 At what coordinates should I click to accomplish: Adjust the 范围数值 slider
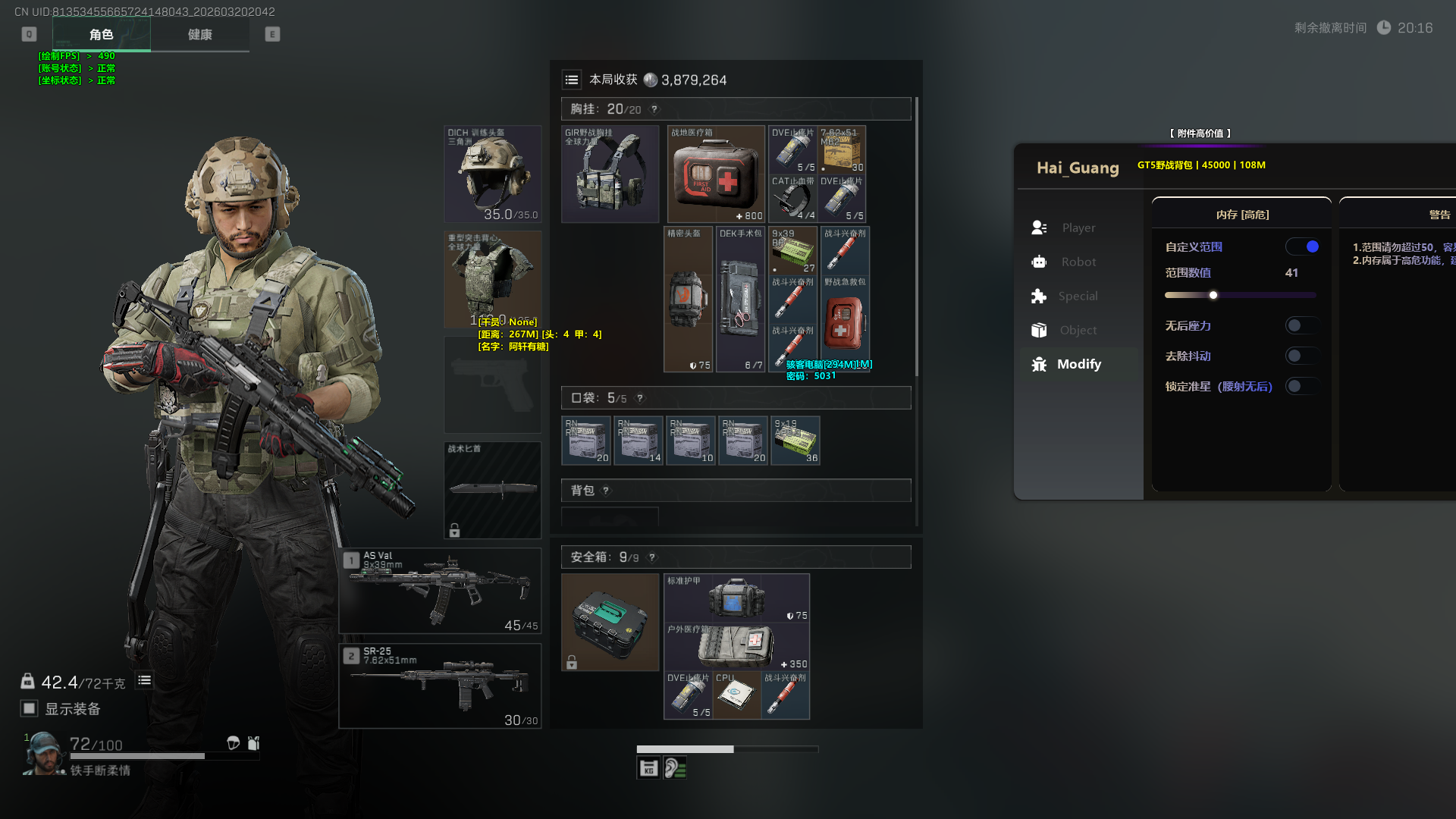(x=1213, y=295)
